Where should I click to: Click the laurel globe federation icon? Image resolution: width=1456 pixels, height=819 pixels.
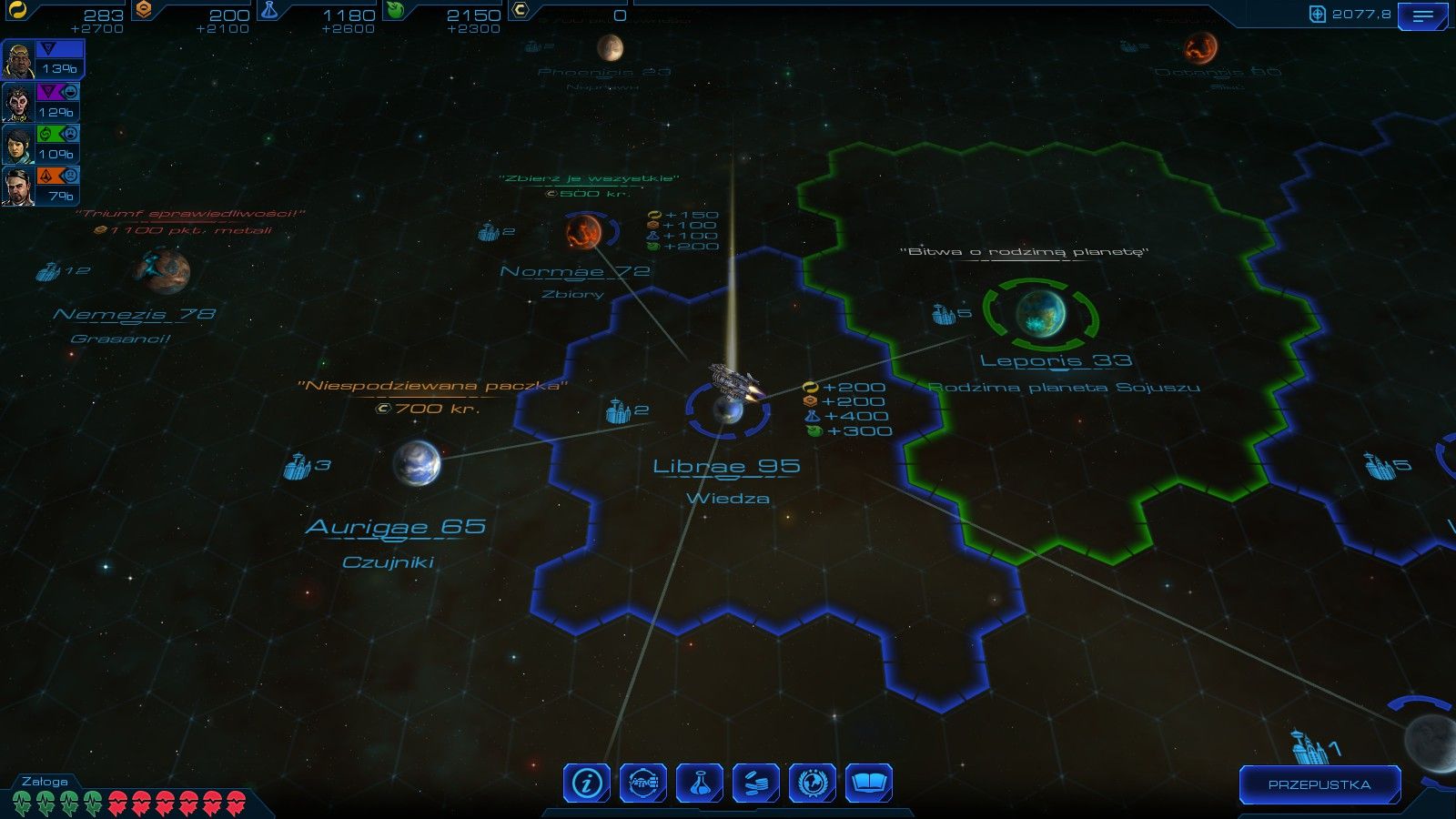pyautogui.click(x=814, y=783)
